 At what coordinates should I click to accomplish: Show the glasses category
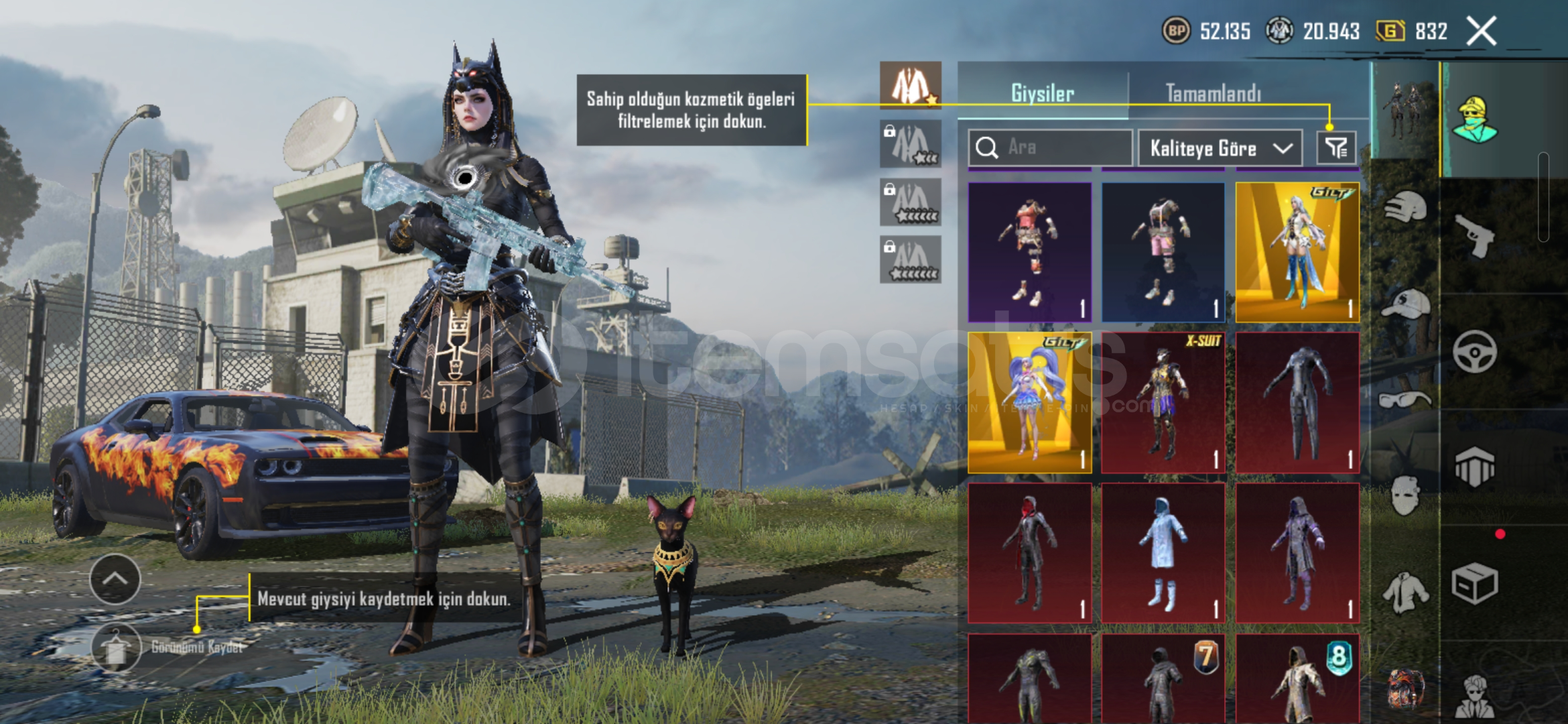tap(1405, 400)
